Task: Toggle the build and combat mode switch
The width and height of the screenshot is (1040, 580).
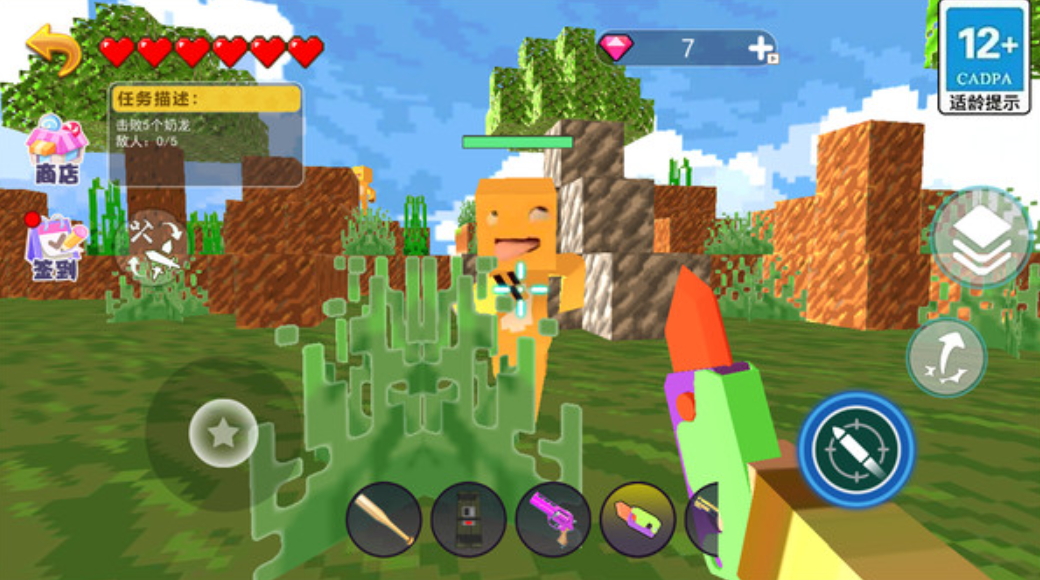Action: tap(153, 249)
